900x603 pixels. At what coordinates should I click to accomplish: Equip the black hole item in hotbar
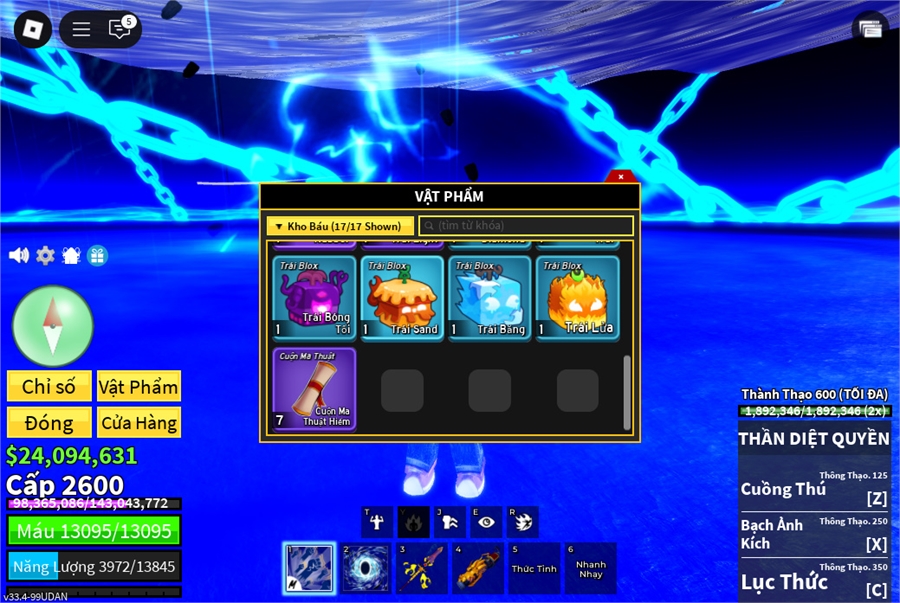click(x=365, y=569)
